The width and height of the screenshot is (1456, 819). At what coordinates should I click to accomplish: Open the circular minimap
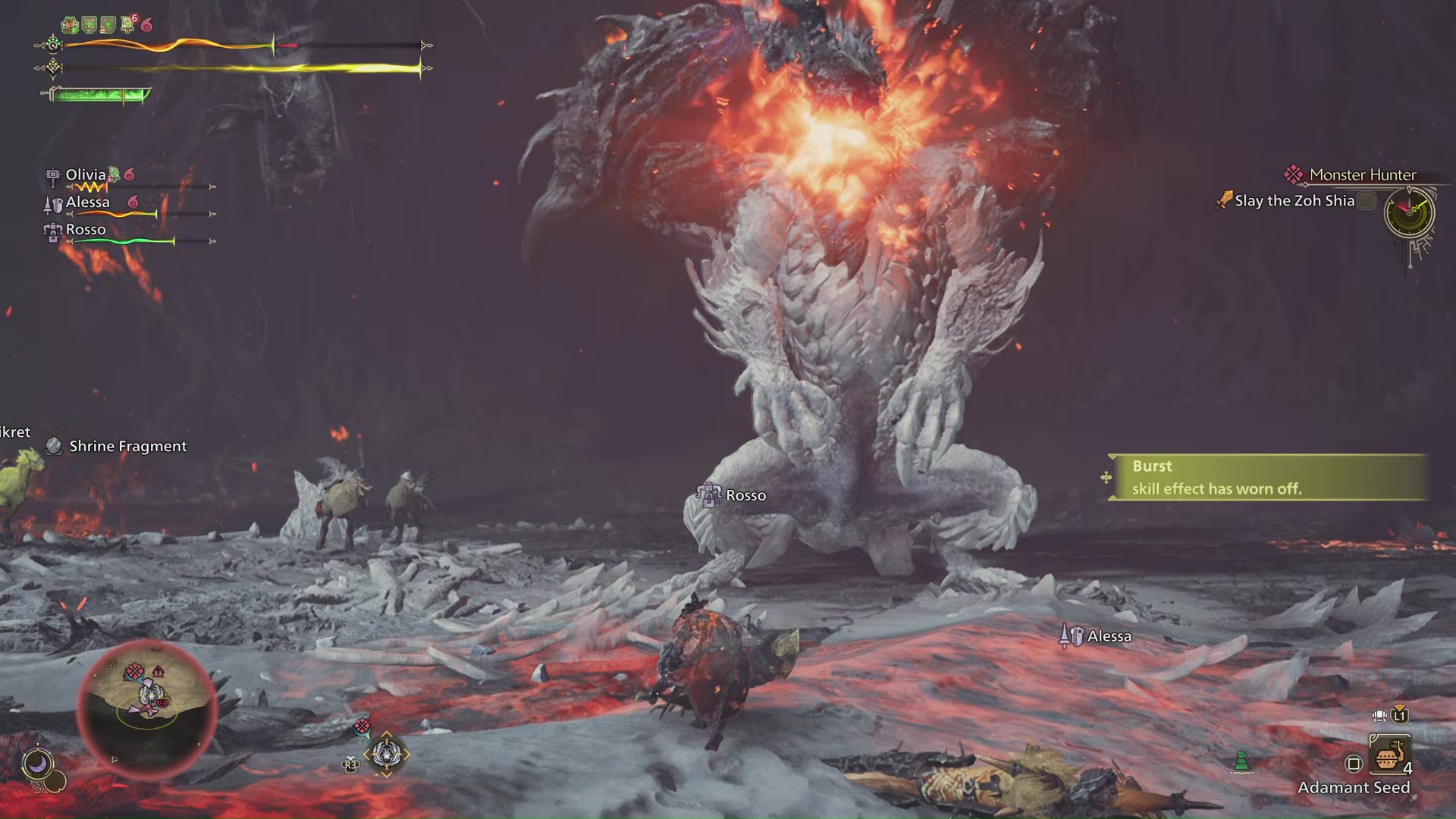(148, 701)
